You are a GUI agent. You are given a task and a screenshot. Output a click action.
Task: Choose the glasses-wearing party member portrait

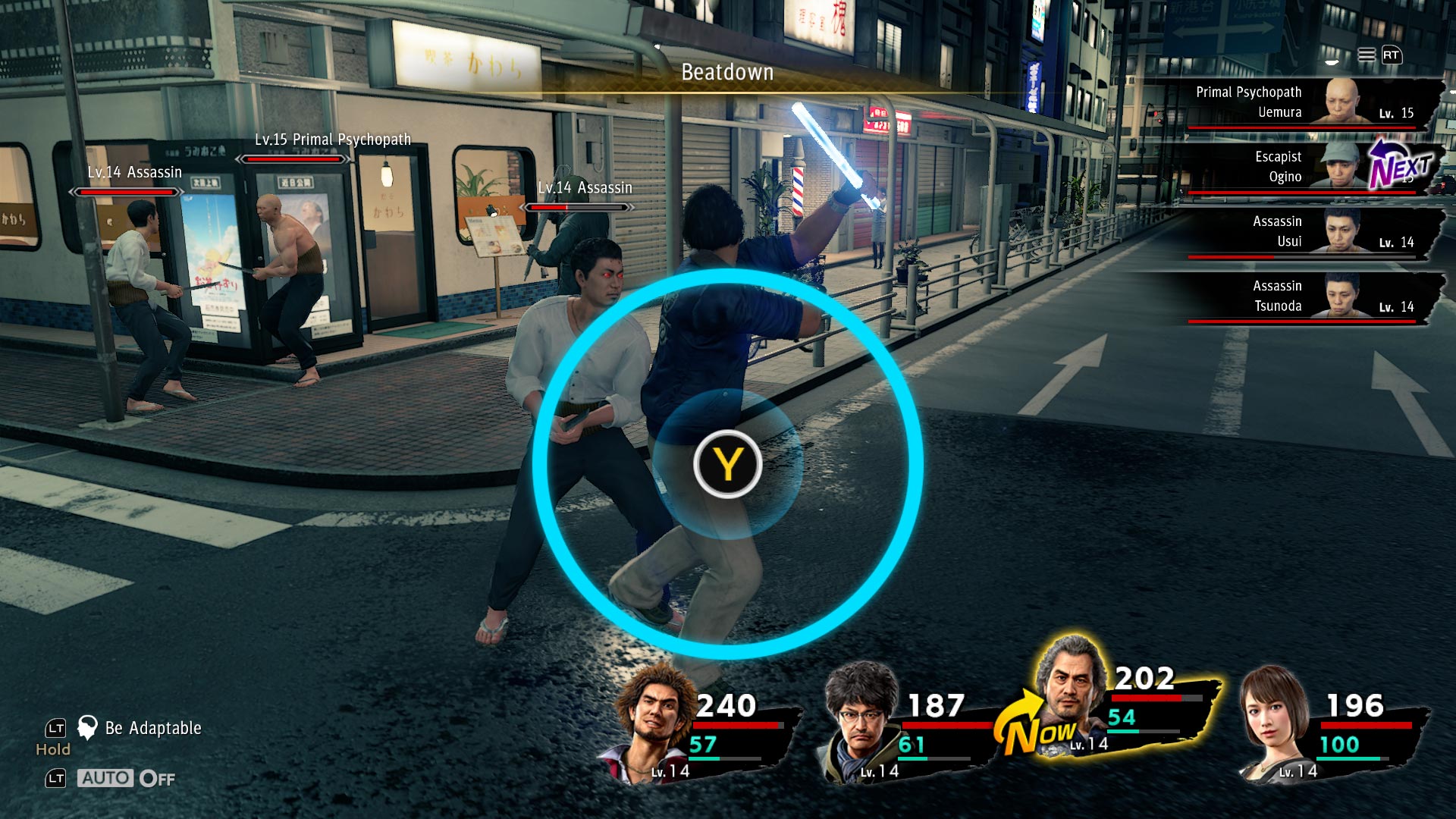861,720
